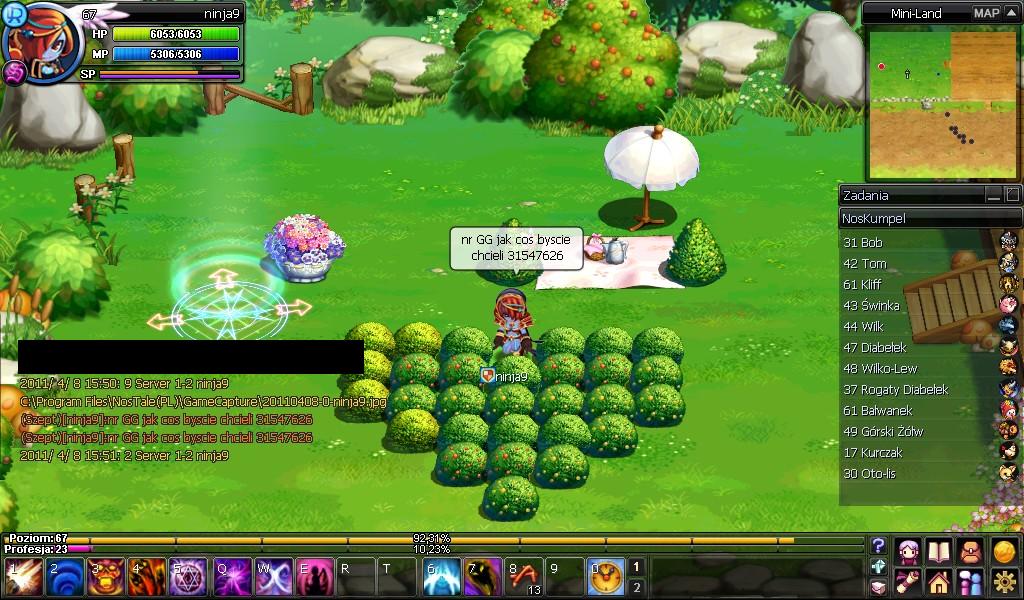Open the backpack inventory icon
The image size is (1024, 600).
(x=970, y=551)
